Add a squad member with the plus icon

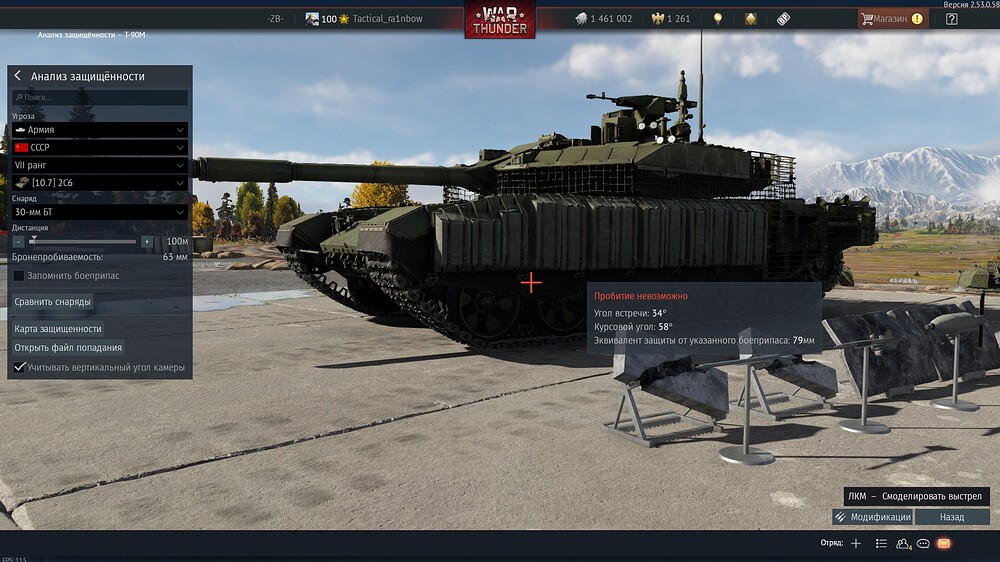click(x=856, y=543)
